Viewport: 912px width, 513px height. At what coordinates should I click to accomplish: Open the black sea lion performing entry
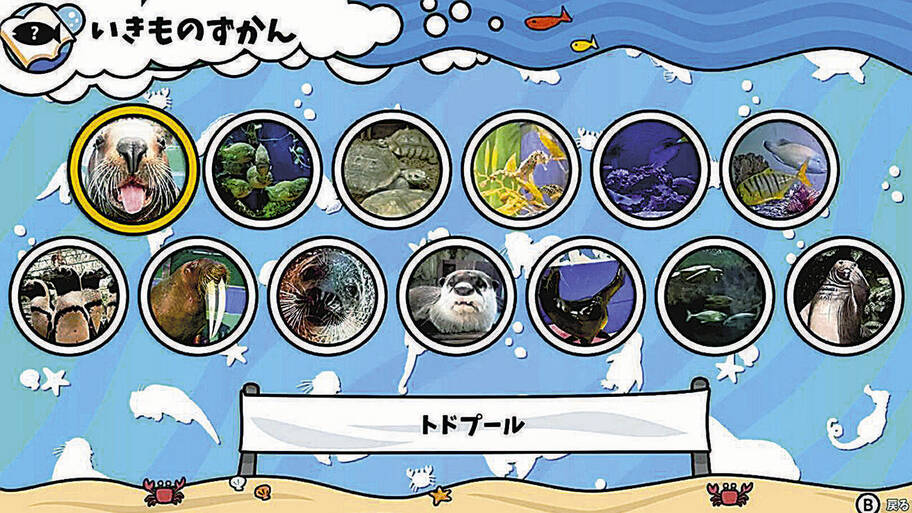[x=585, y=295]
